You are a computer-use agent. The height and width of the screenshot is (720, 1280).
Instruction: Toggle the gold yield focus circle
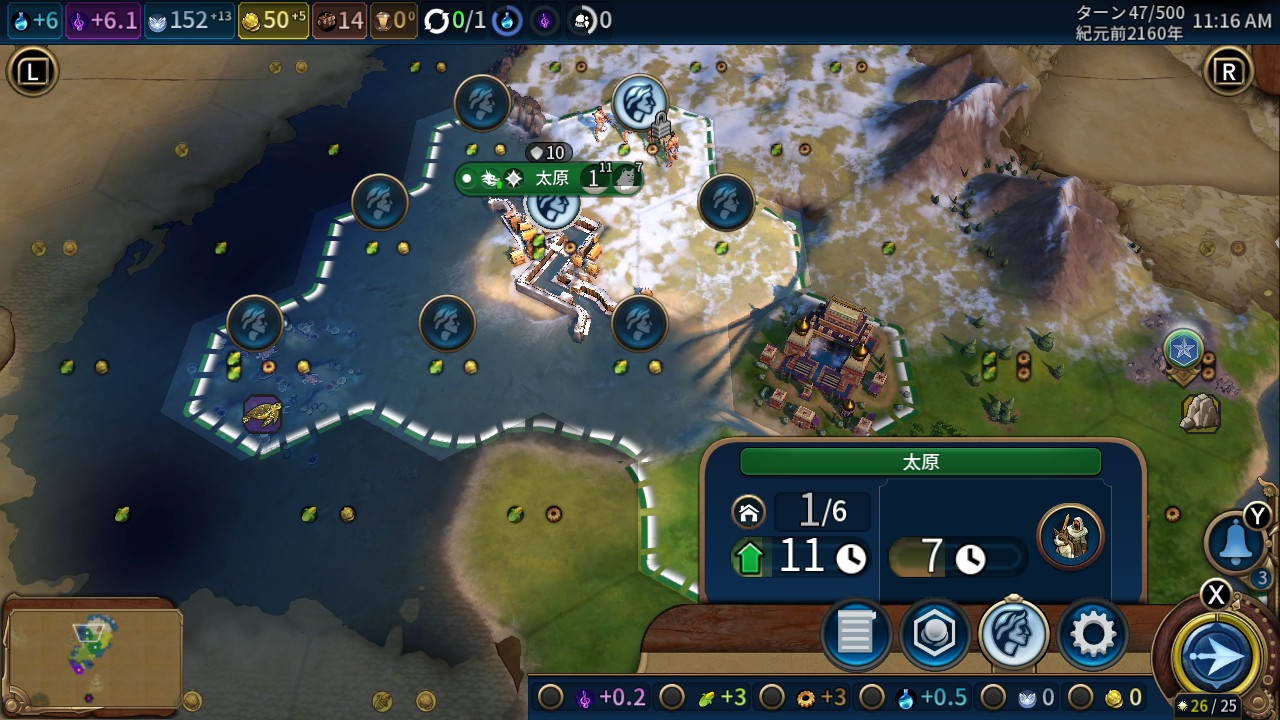coord(1080,697)
